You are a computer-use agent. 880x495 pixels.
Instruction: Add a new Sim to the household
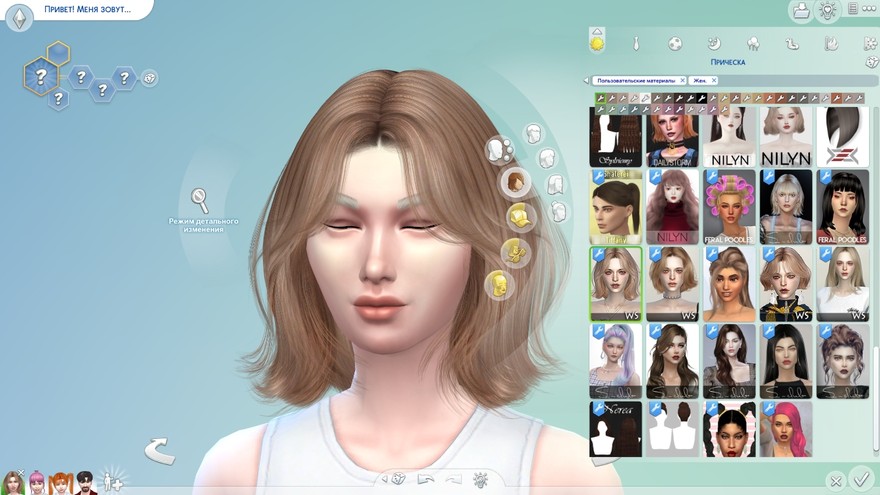[111, 482]
